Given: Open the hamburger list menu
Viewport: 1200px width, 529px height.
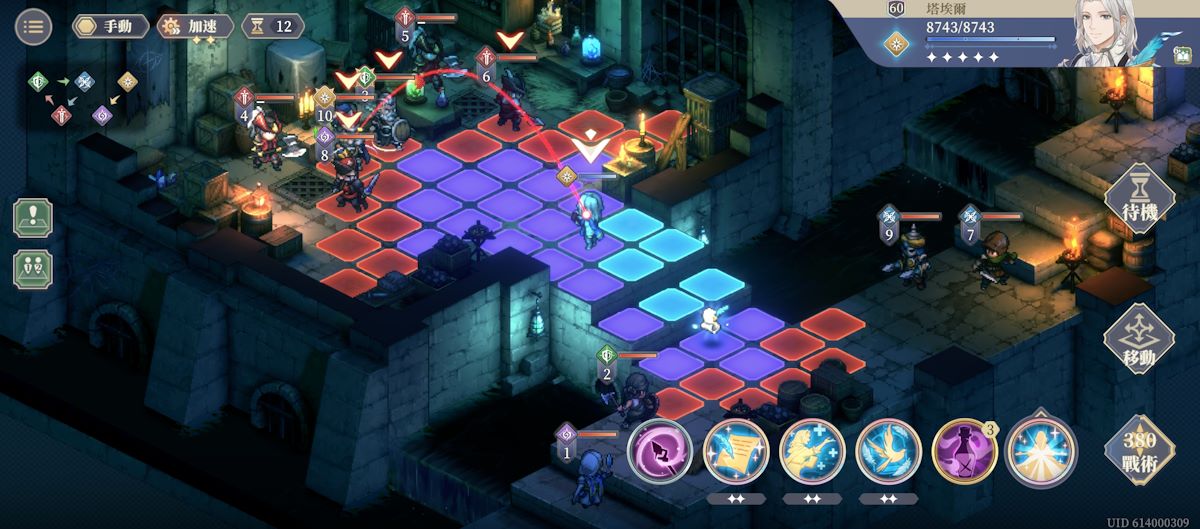Looking at the screenshot, I should coord(33,26).
